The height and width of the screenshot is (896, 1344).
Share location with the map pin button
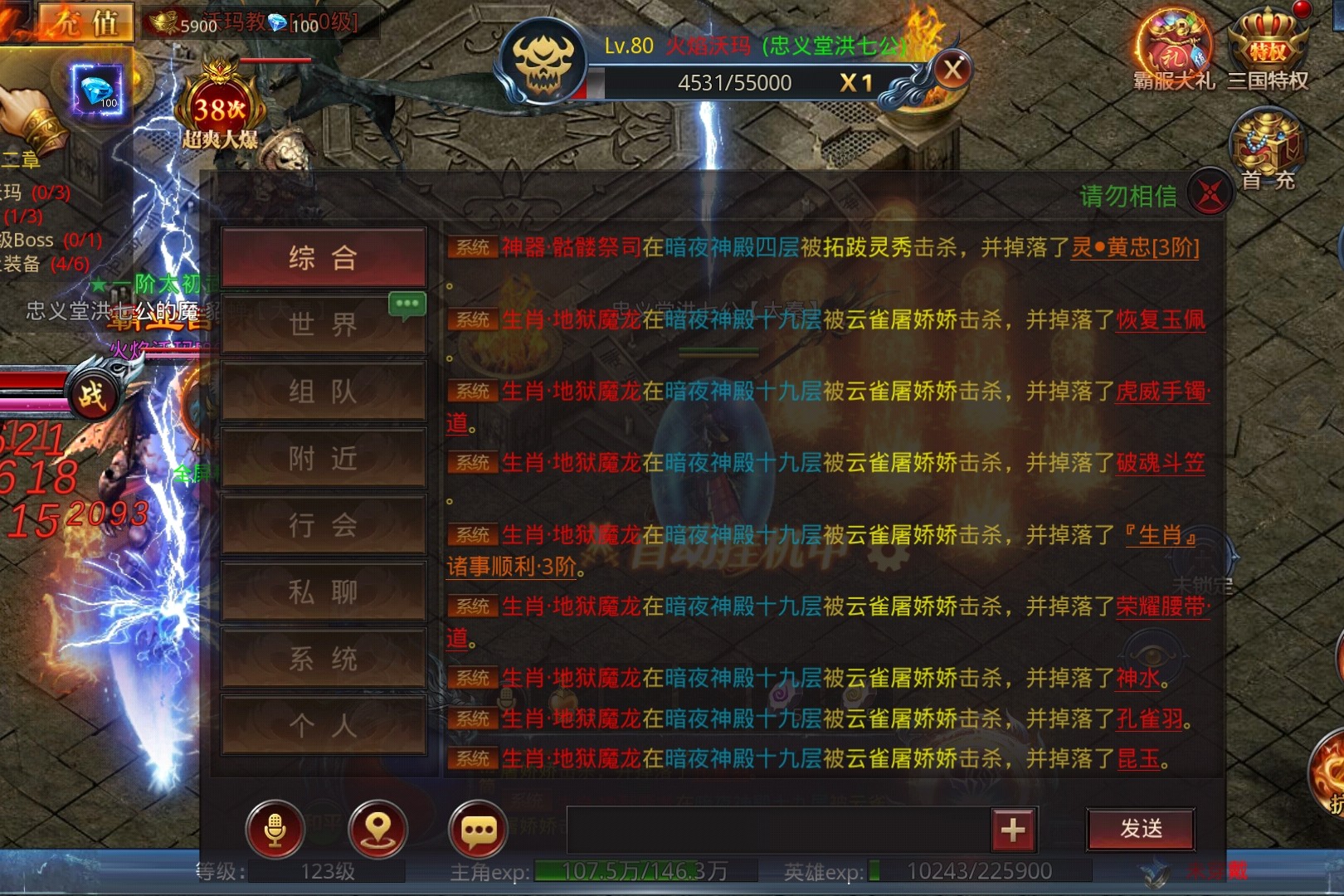tap(377, 829)
